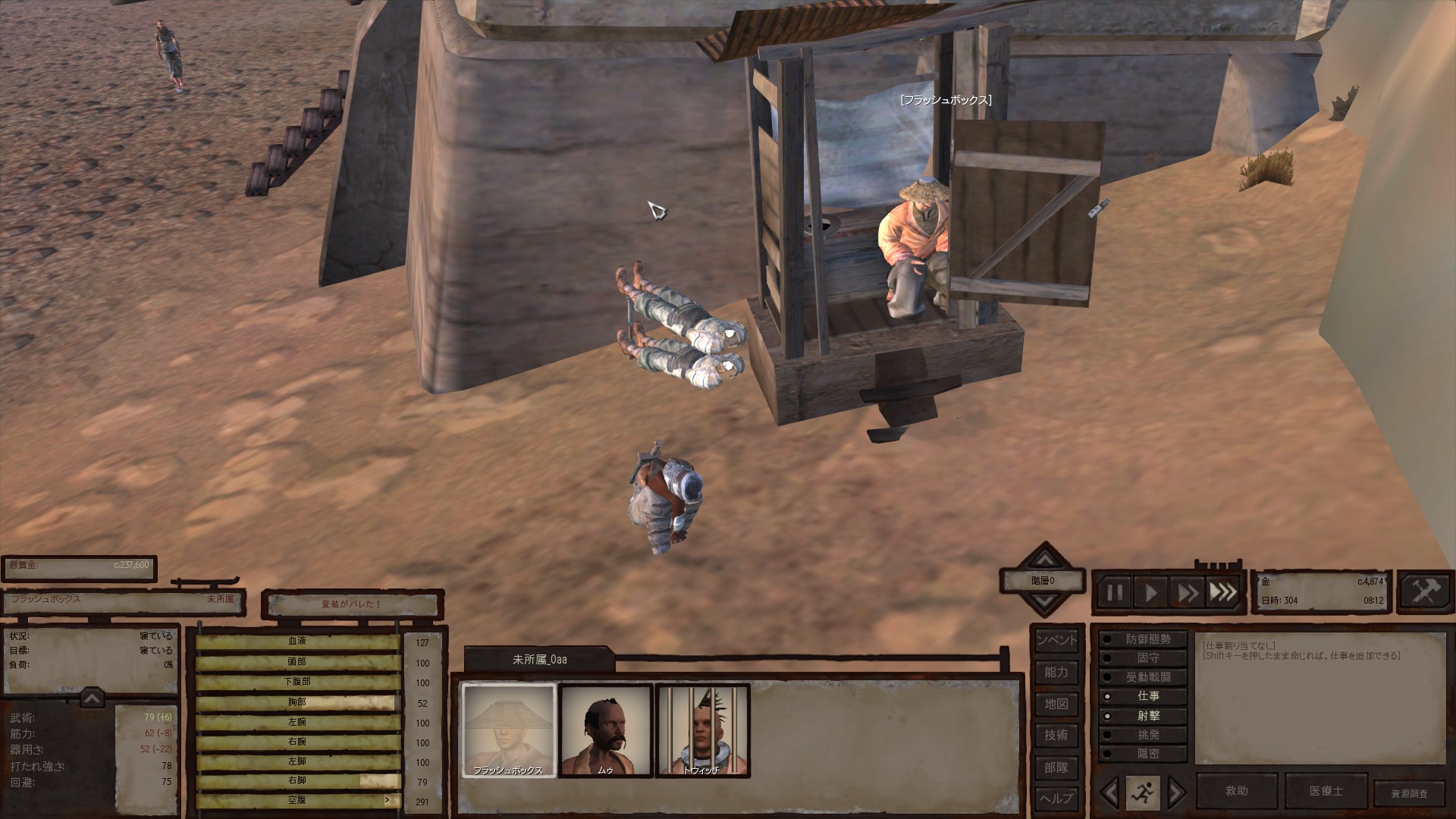Enable the 医療士 medic job

click(x=1326, y=791)
